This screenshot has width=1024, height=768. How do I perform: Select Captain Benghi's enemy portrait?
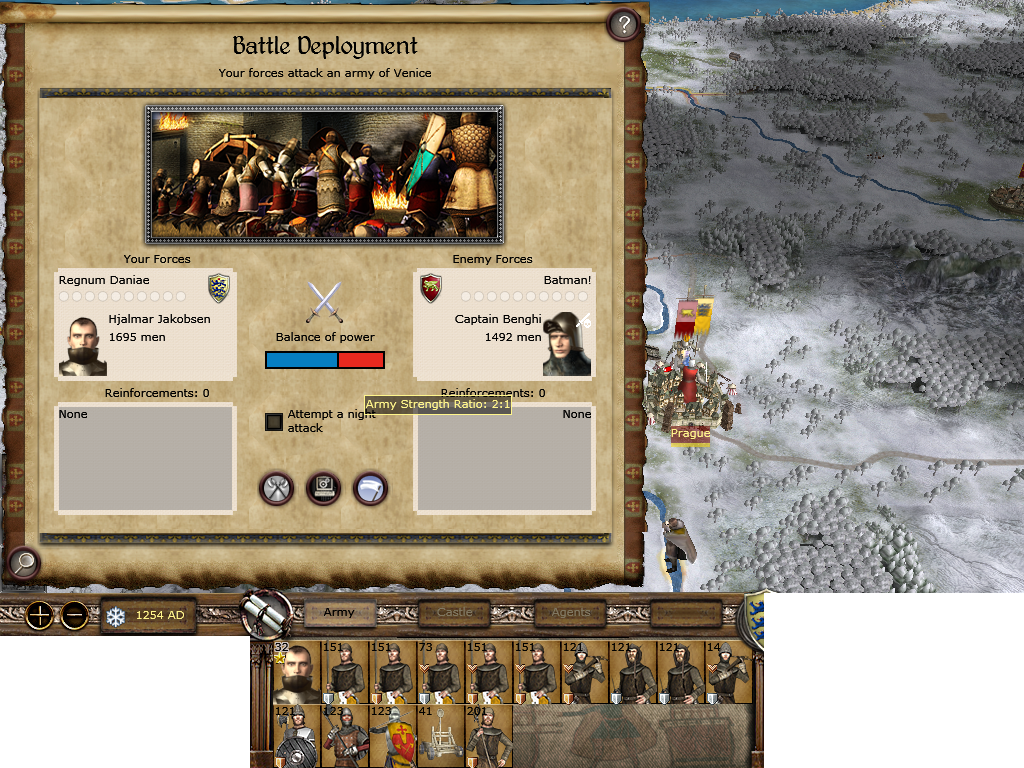pos(566,344)
